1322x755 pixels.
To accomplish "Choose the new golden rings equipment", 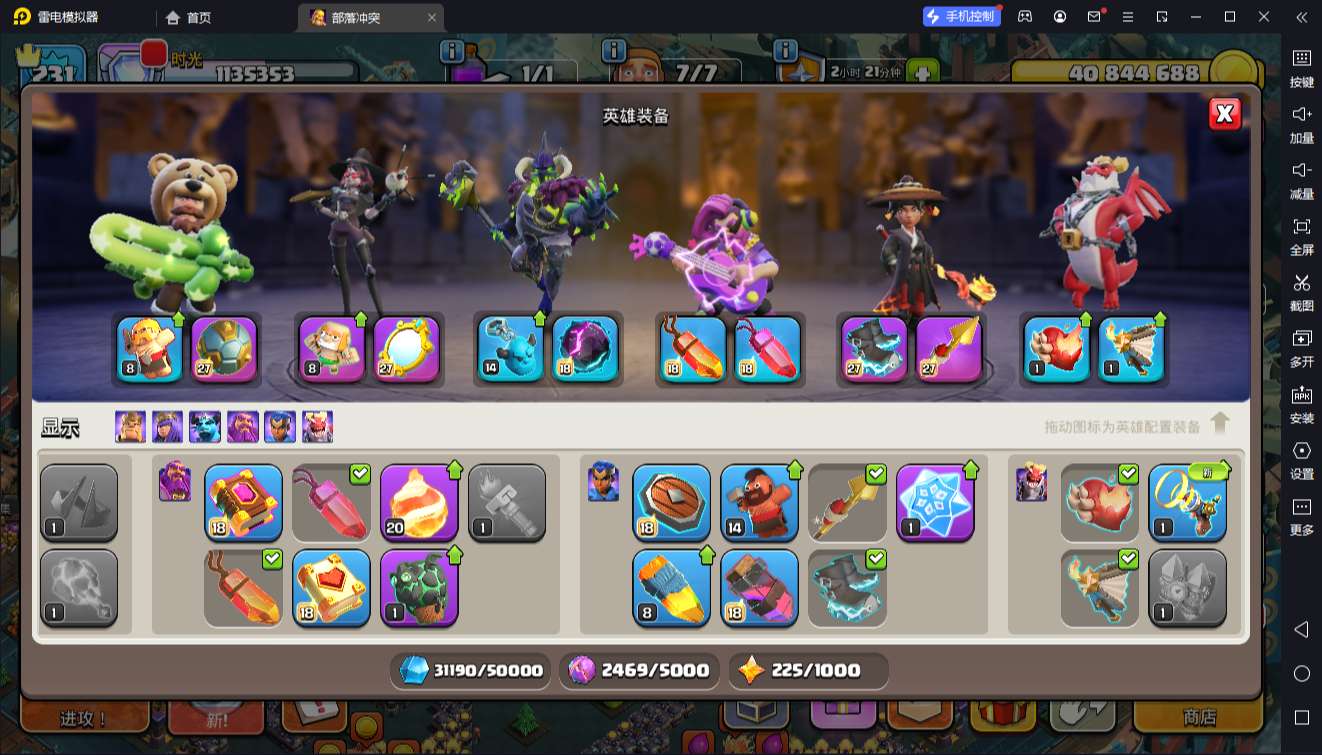I will point(1187,502).
